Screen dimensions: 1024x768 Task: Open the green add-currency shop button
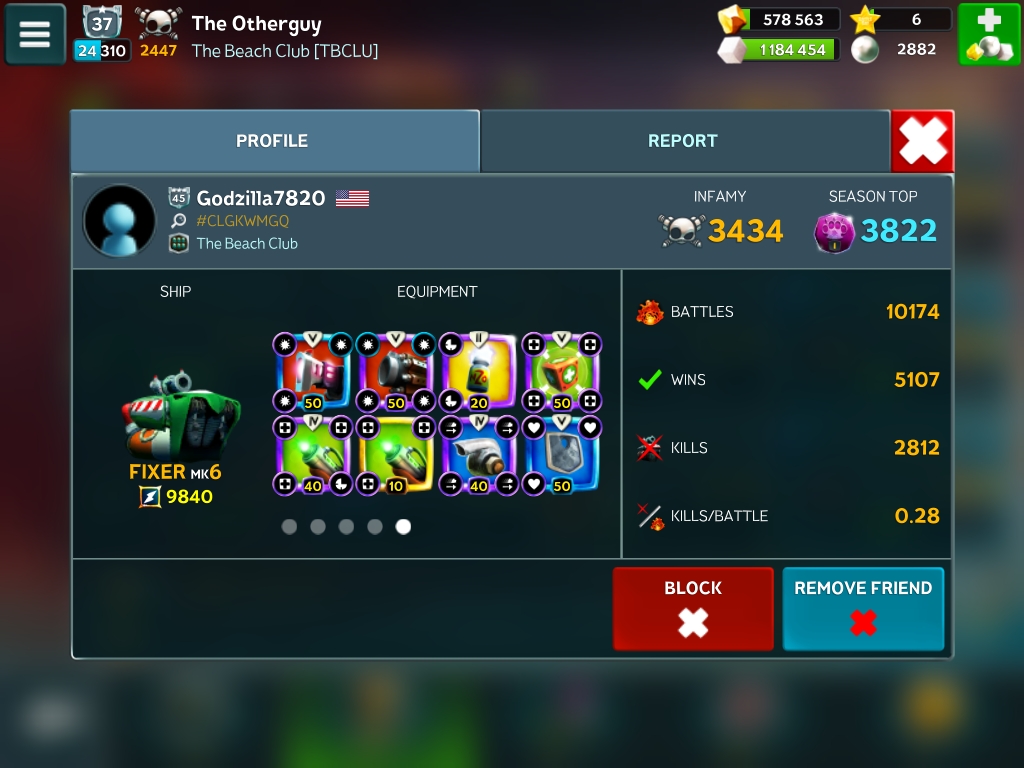988,34
